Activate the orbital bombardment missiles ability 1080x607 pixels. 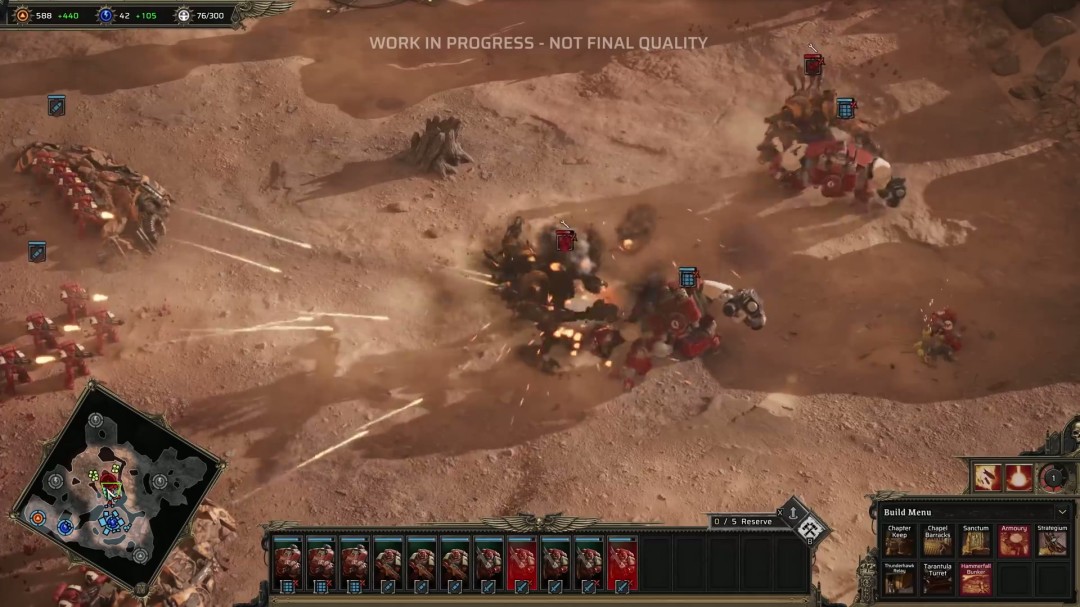click(x=988, y=477)
